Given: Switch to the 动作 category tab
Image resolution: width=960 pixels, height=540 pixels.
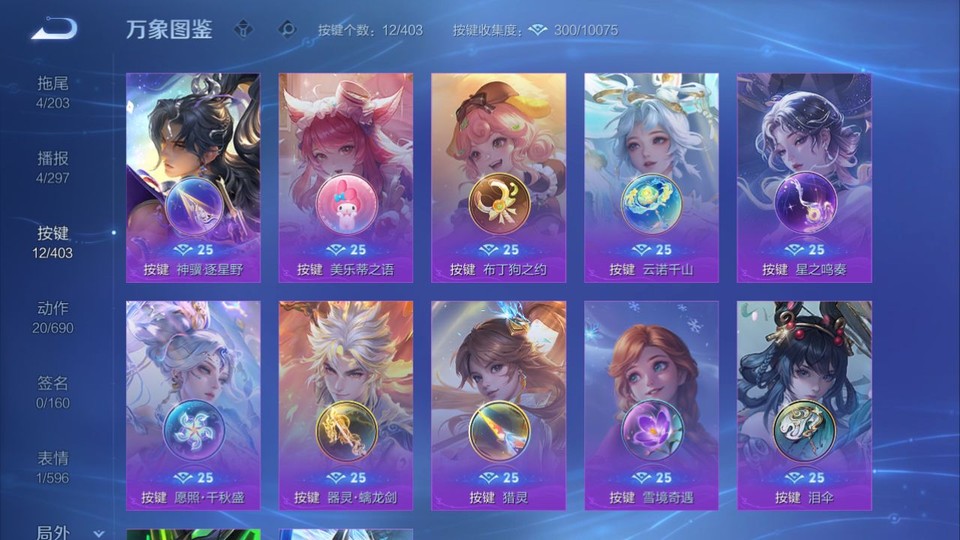Looking at the screenshot, I should (53, 316).
